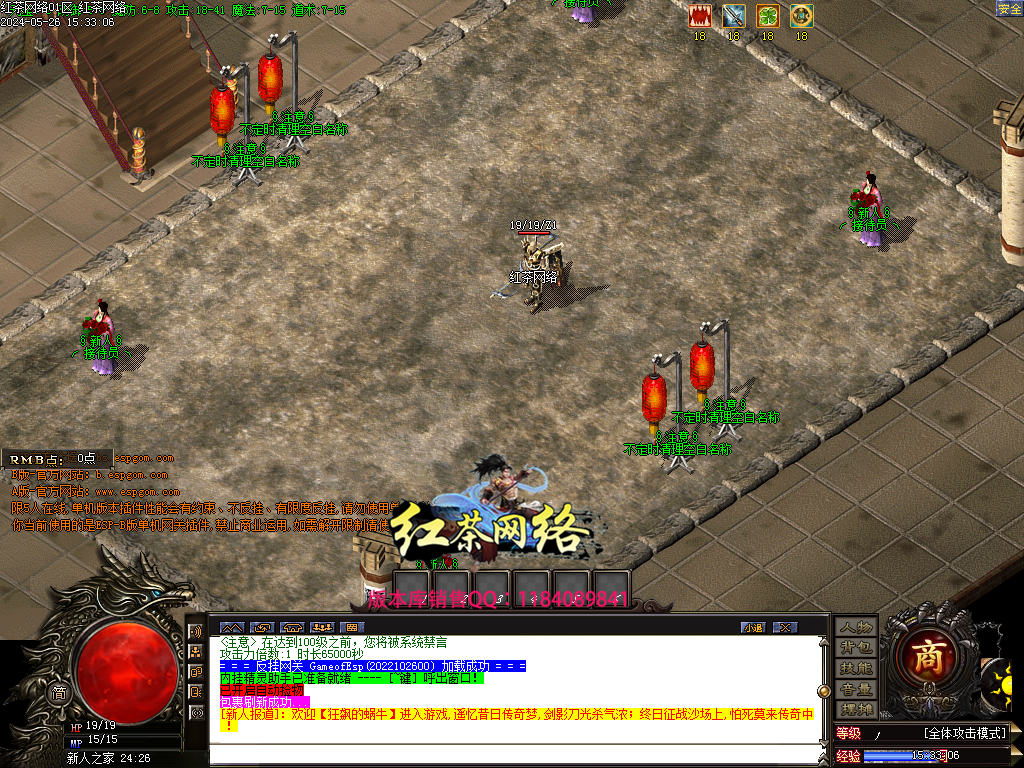Open the 音量 sound settings
Viewport: 1024px width, 768px height.
pyautogui.click(x=856, y=689)
